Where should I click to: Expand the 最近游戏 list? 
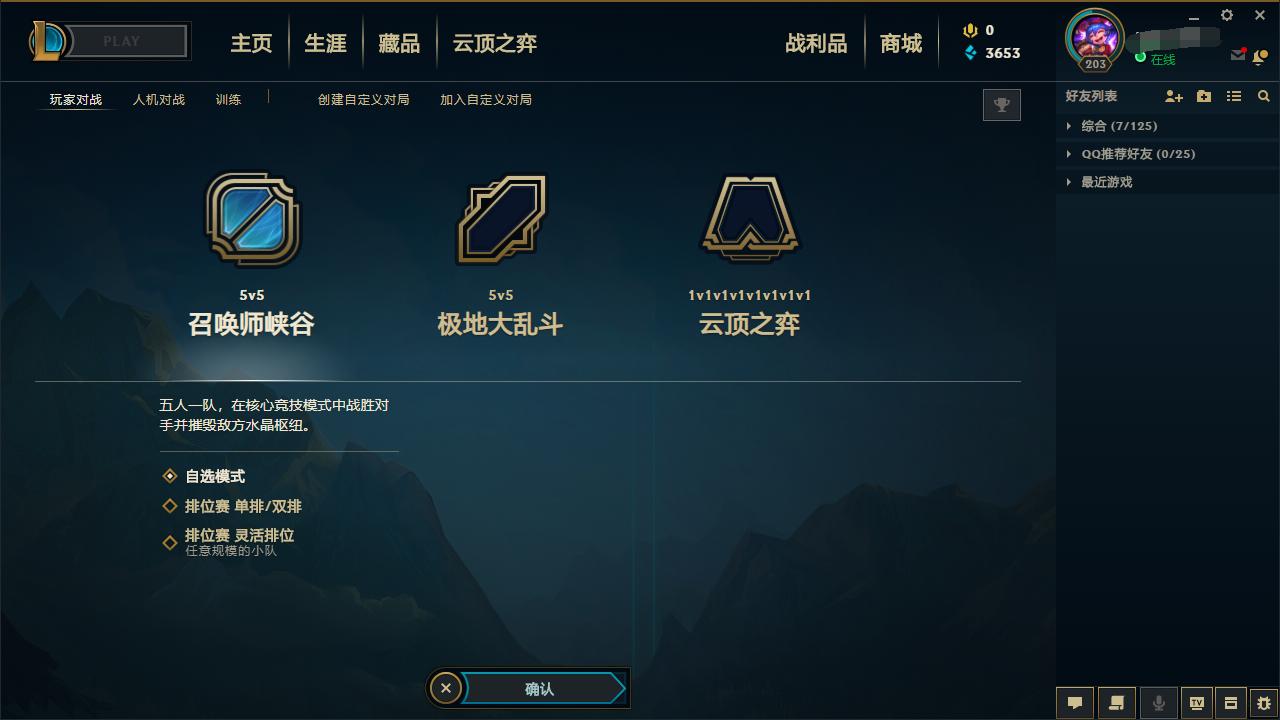pos(1104,182)
